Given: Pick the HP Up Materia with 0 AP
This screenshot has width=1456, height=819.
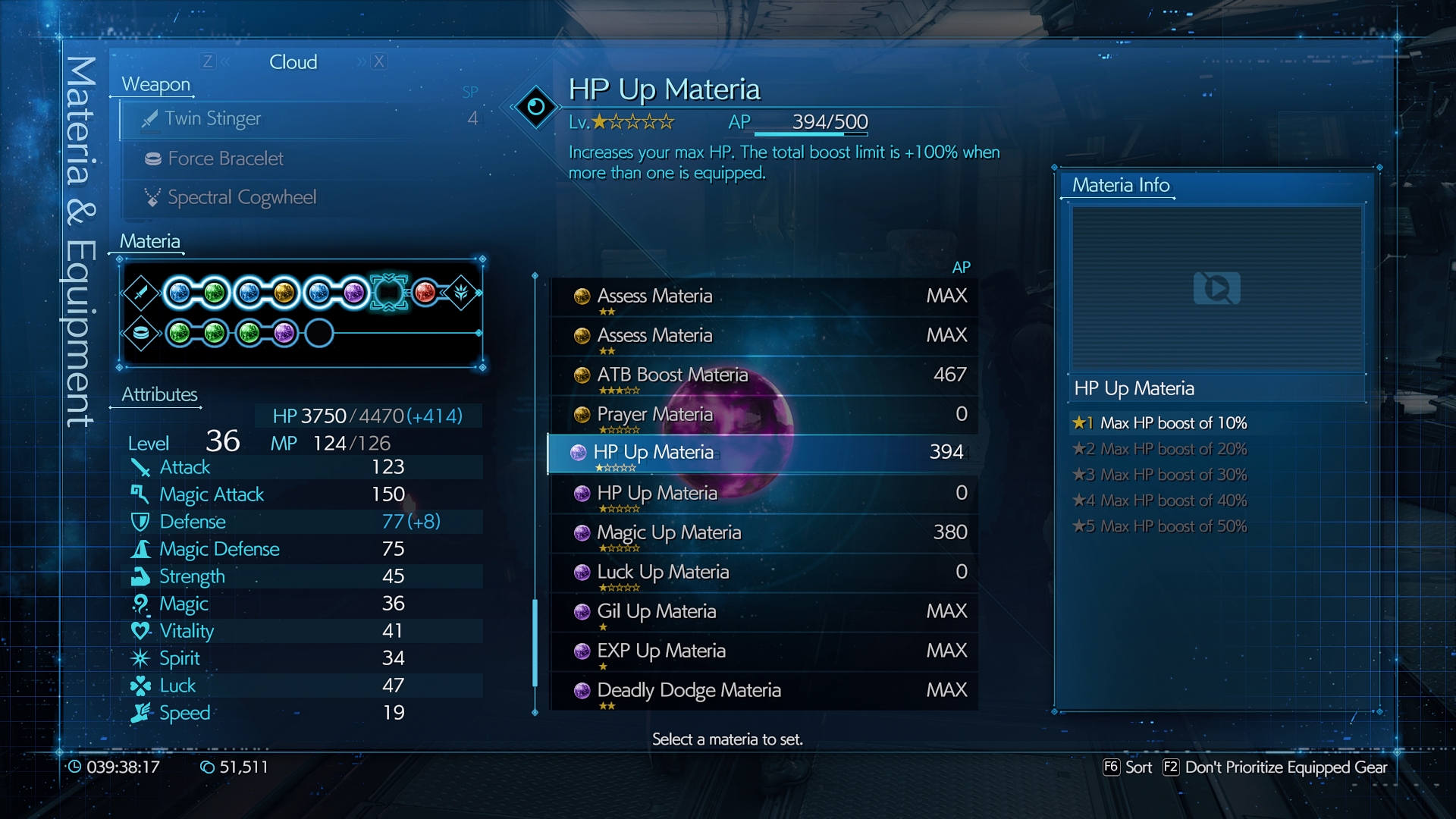Looking at the screenshot, I should pos(762,494).
